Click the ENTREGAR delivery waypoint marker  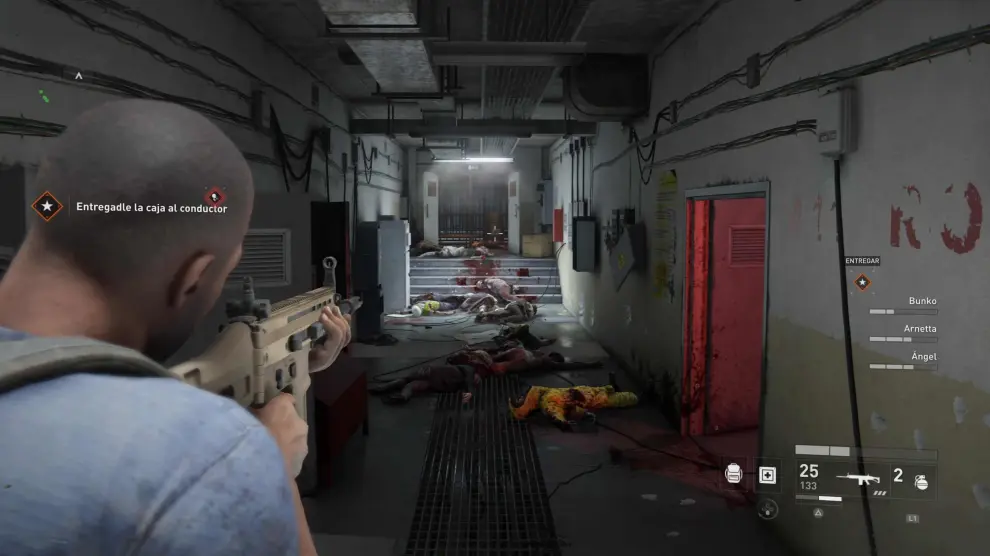862,282
